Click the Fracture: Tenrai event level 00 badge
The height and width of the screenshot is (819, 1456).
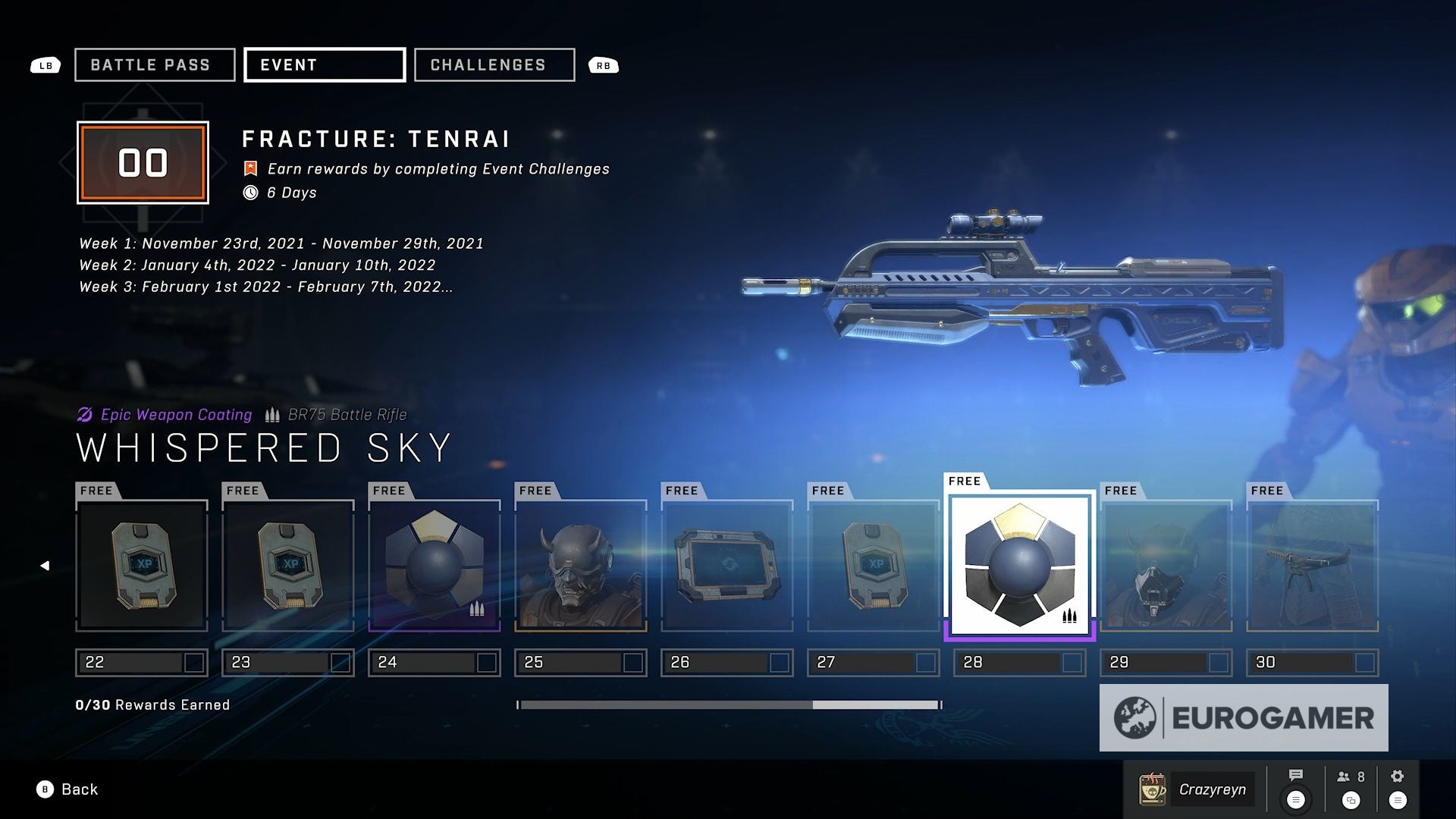pos(143,163)
